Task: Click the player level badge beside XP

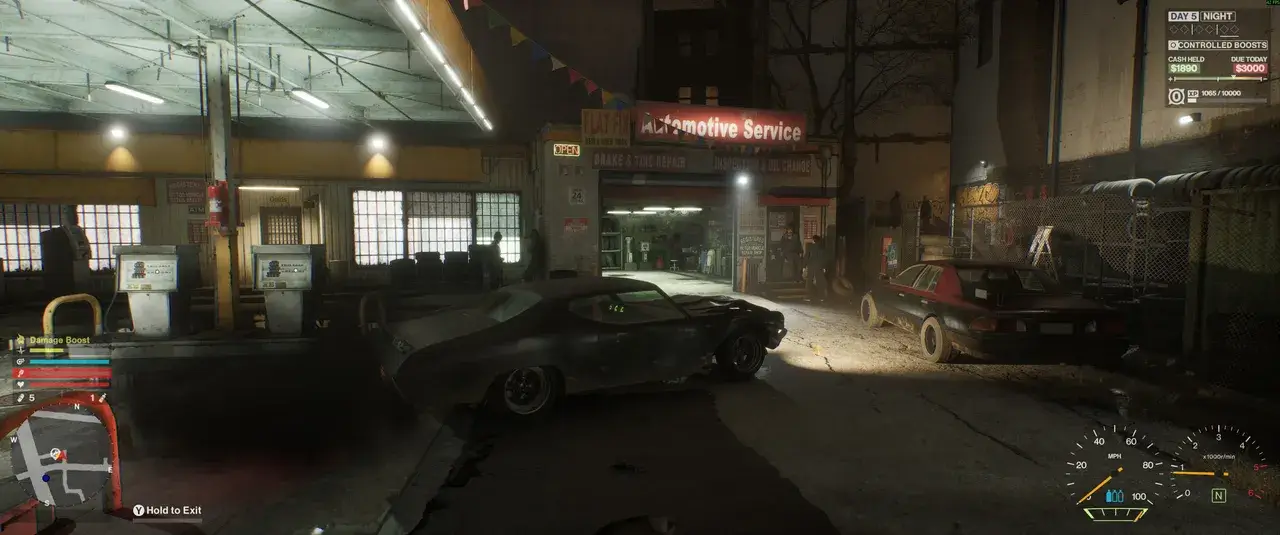Action: (x=1176, y=96)
